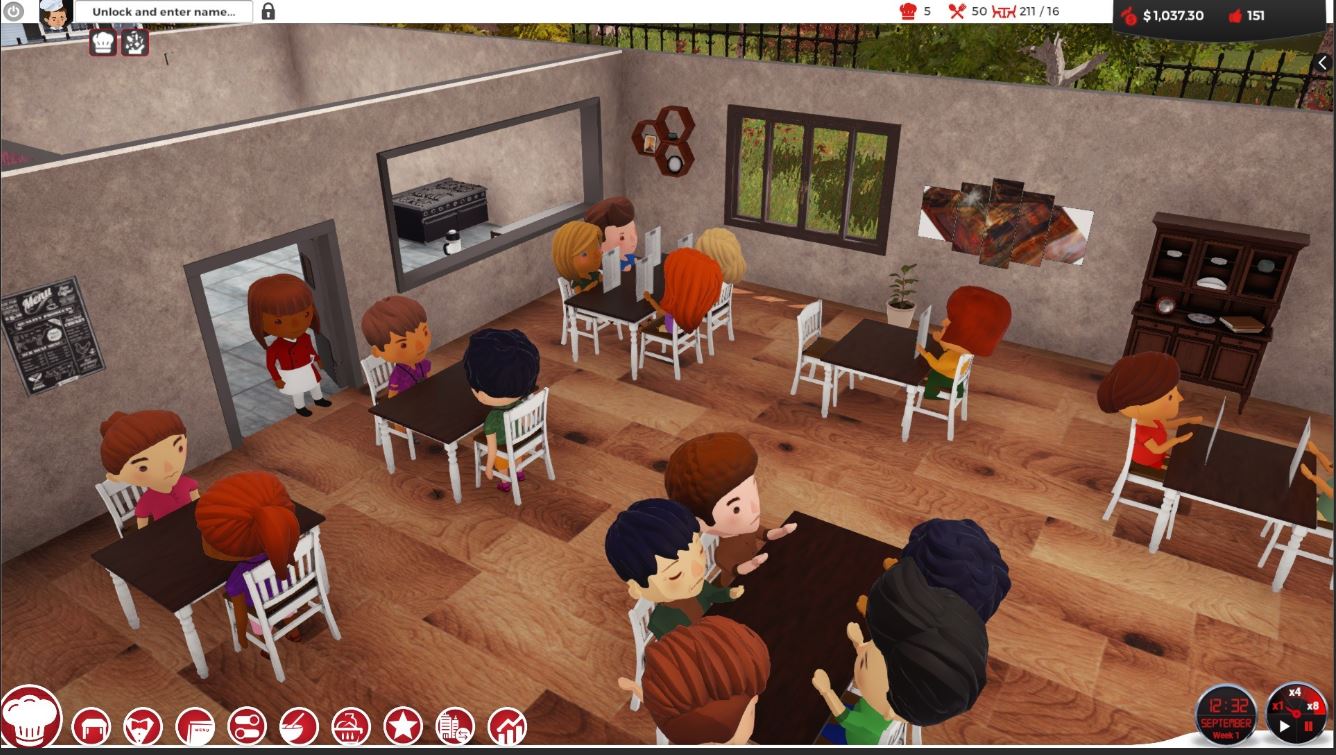
Task: Collapse the side panel arrow
Action: coord(1322,63)
